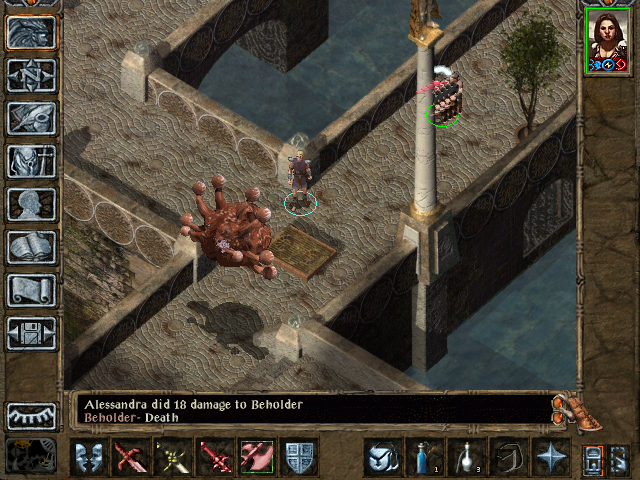Image resolution: width=640 pixels, height=480 pixels.
Task: Open the area map compass button
Action: (x=31, y=75)
